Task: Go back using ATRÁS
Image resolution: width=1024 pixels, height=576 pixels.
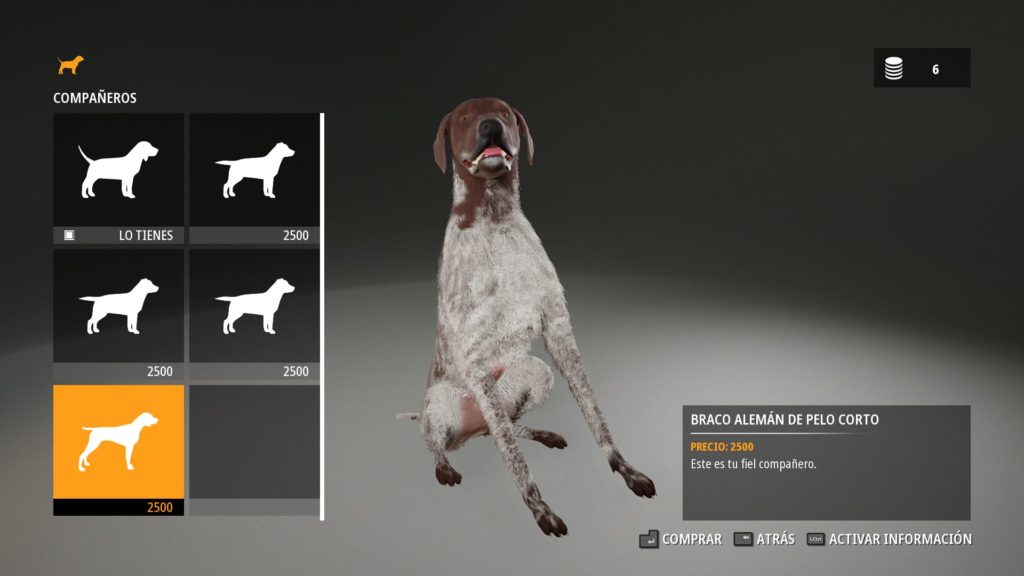Action: [x=764, y=539]
